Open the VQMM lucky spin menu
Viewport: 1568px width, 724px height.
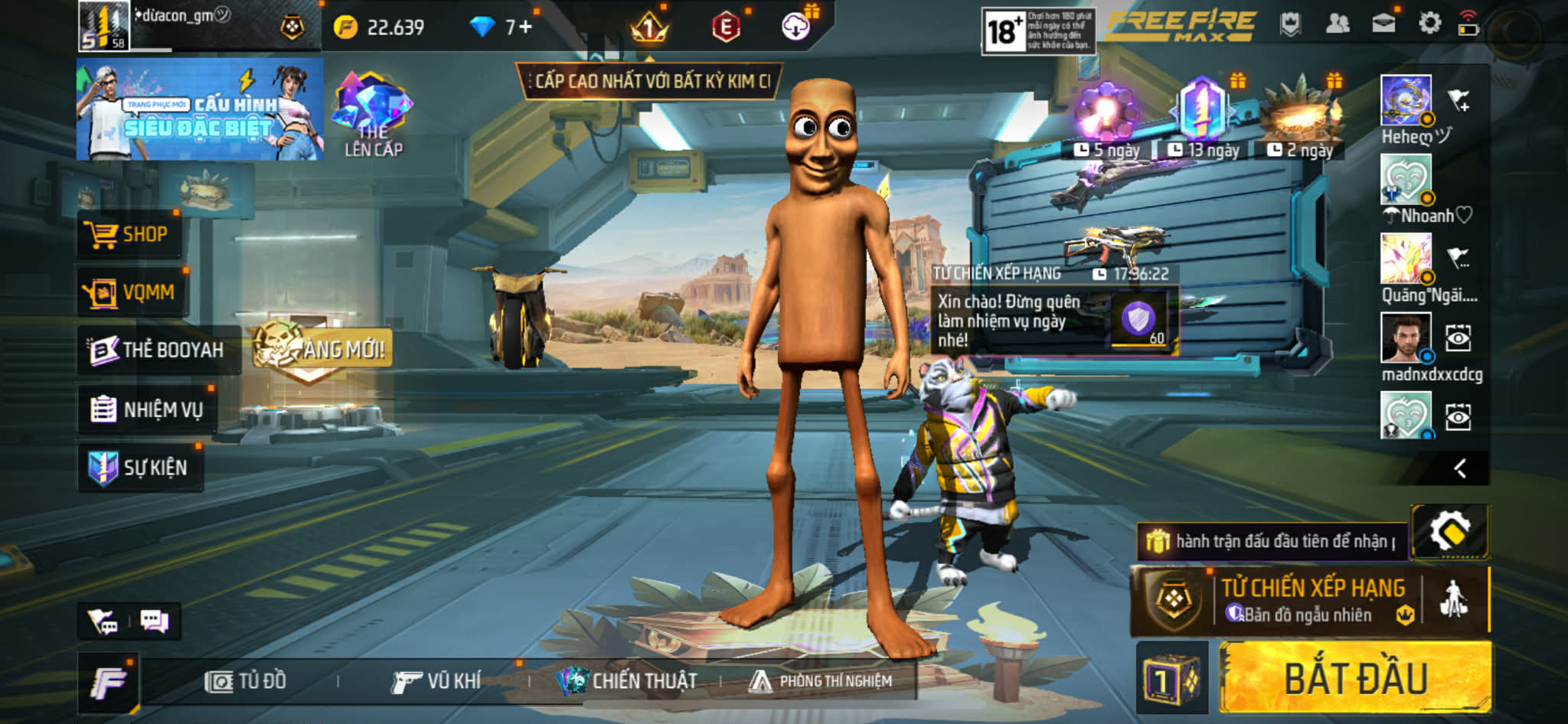pos(132,292)
